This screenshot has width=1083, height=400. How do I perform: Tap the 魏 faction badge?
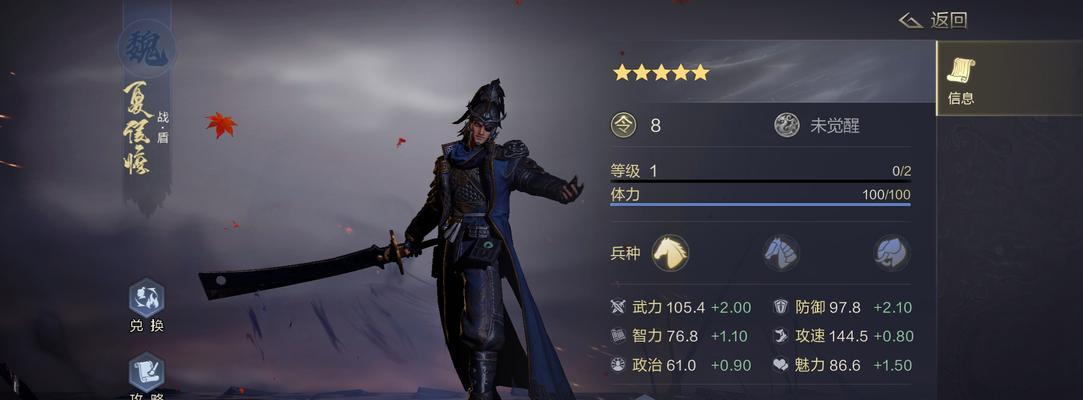click(x=146, y=47)
